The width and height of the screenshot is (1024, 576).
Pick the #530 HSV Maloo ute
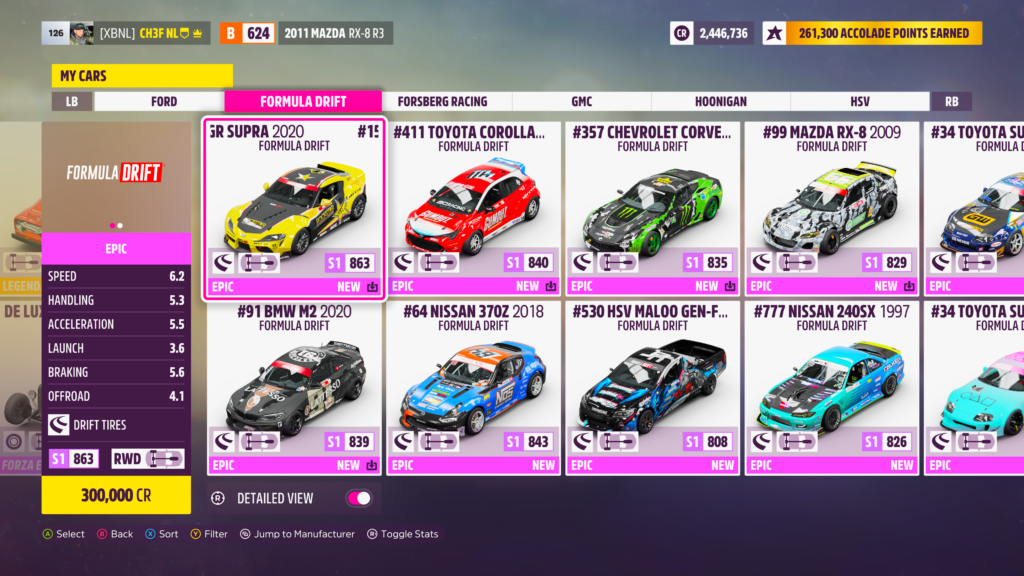click(x=654, y=387)
